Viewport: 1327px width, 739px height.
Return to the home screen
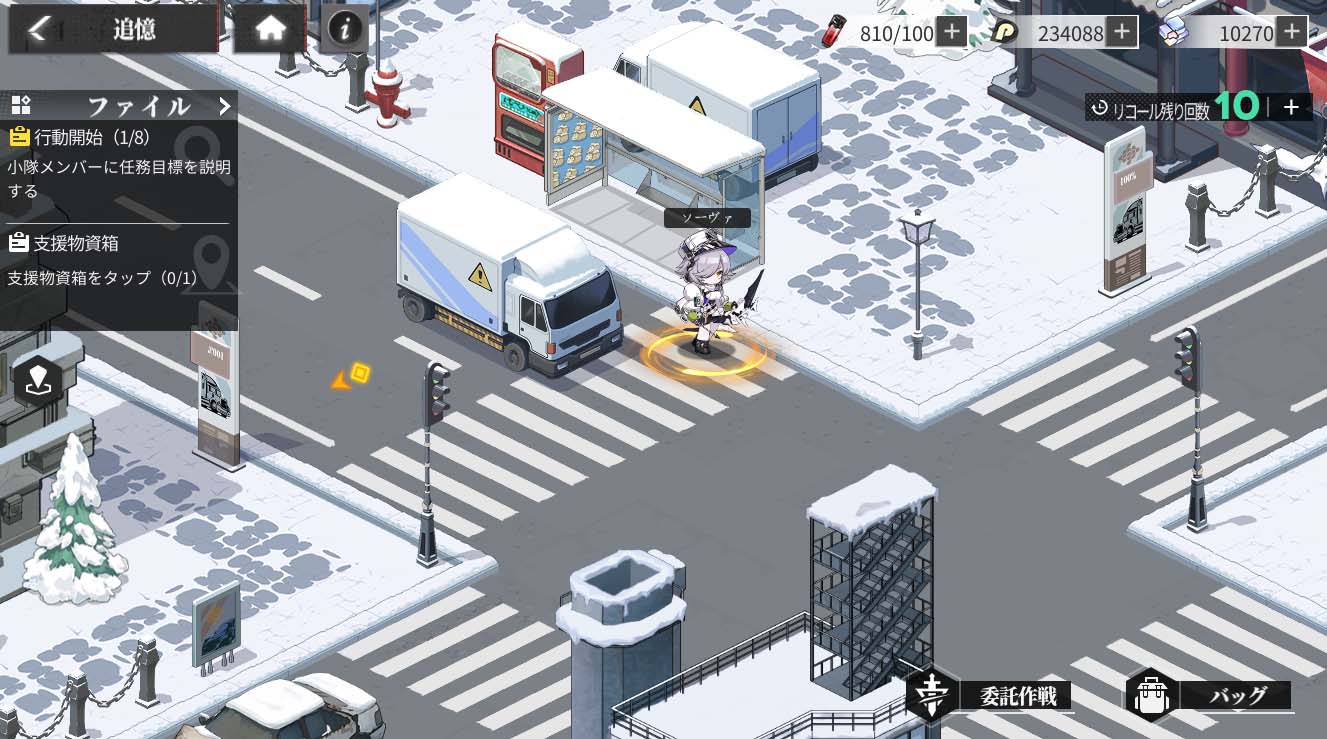tap(270, 29)
